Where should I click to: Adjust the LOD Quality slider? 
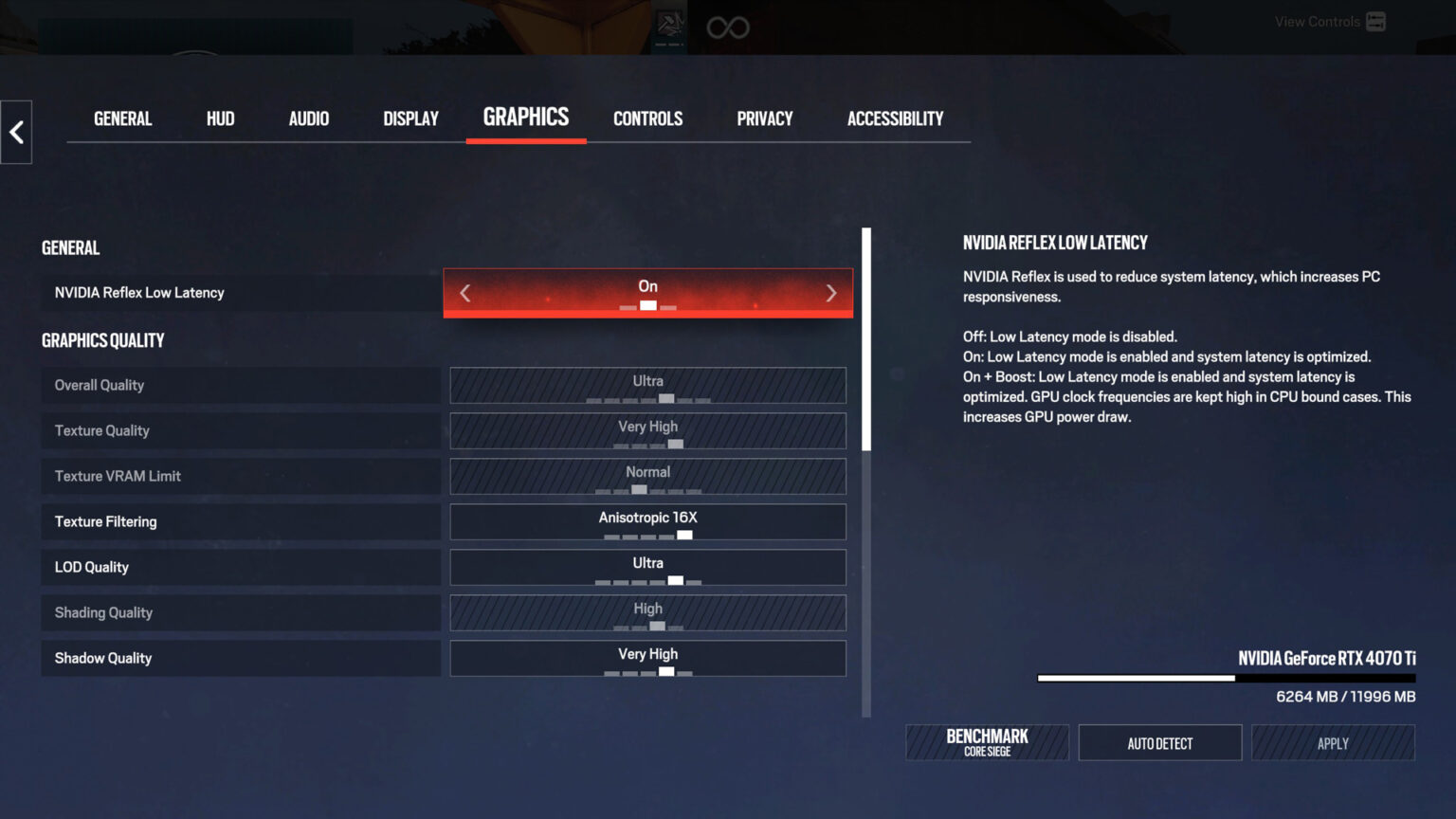coord(647,567)
